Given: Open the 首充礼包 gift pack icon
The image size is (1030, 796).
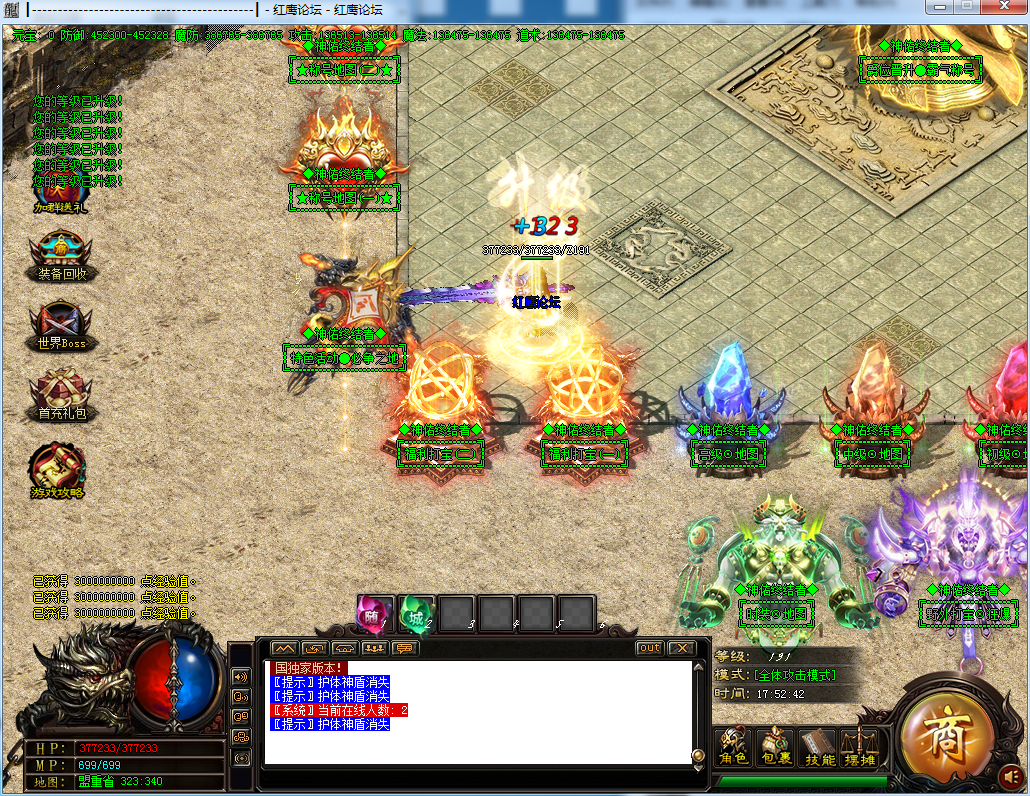Looking at the screenshot, I should click(x=58, y=394).
